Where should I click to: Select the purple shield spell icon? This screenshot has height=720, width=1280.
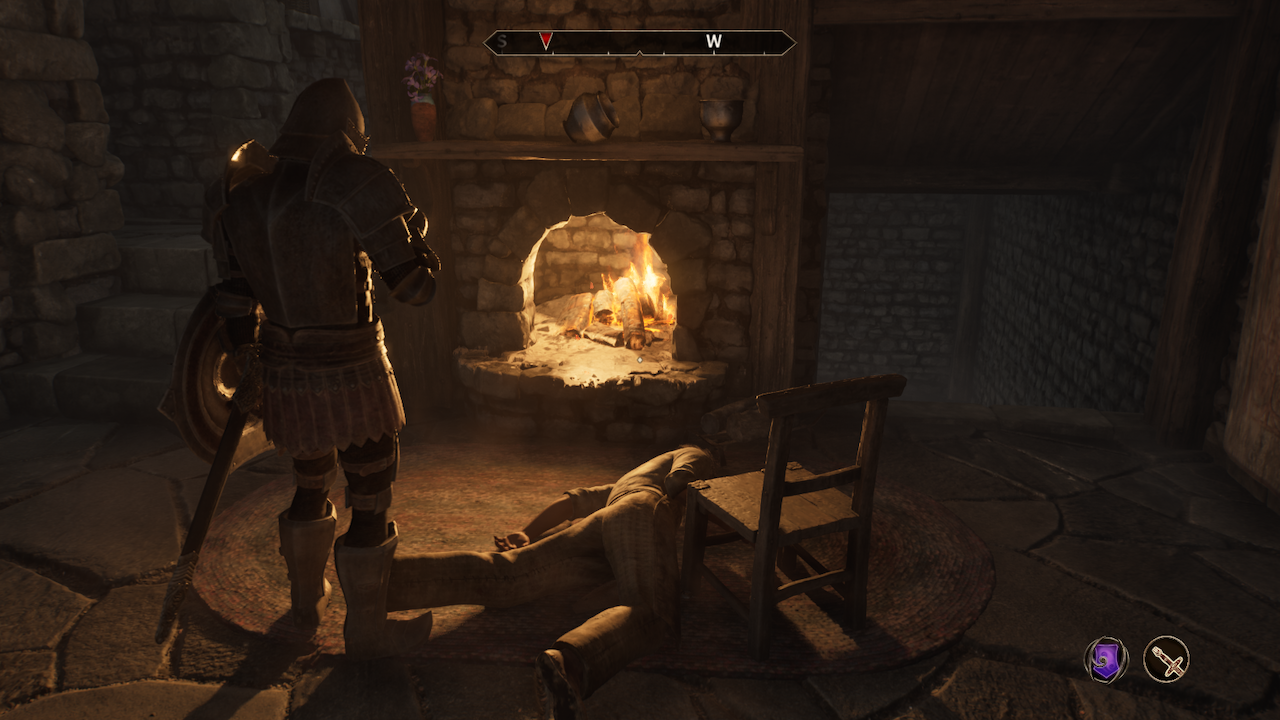1106,659
